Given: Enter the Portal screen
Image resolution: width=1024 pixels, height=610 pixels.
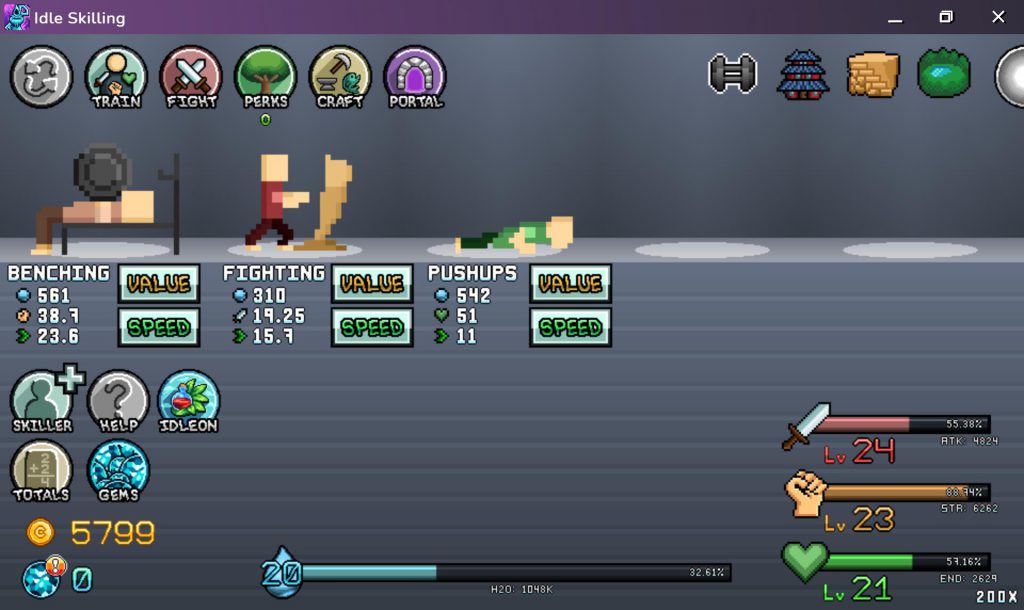Looking at the screenshot, I should tap(415, 76).
